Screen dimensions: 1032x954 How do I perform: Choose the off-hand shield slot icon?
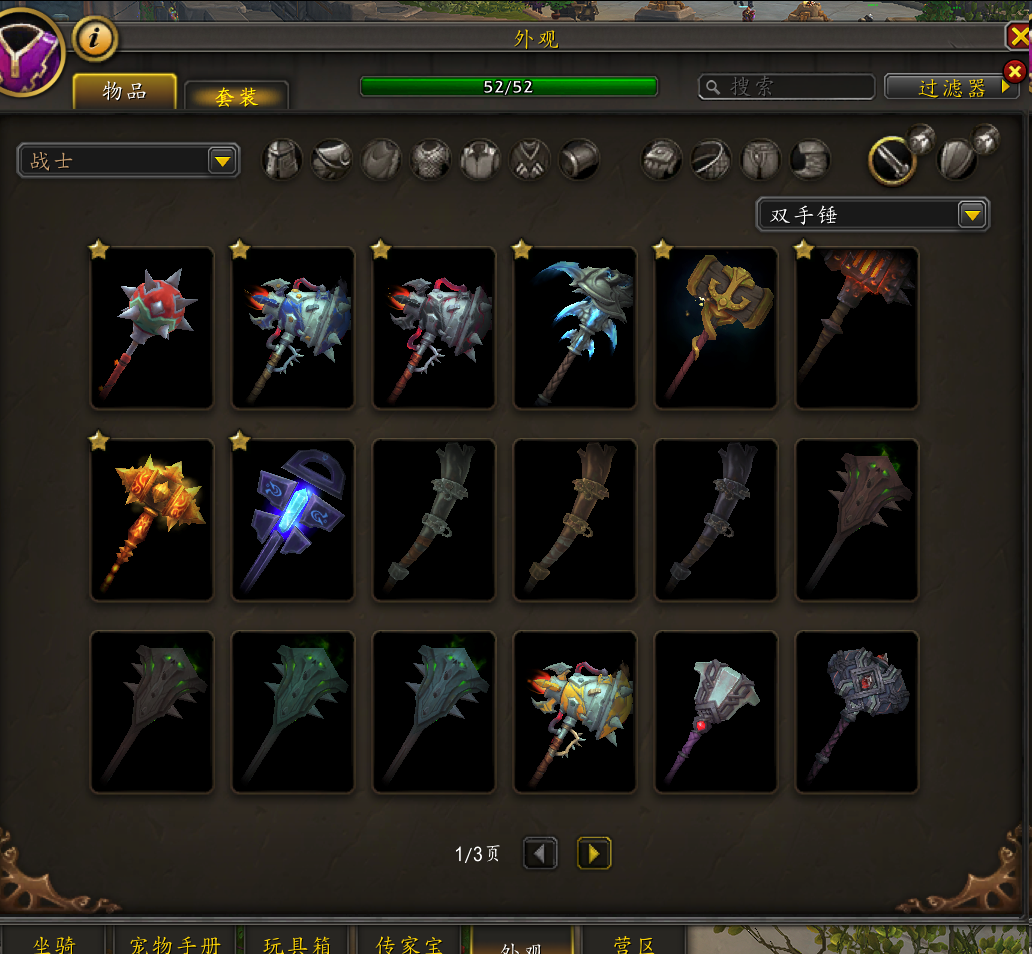coord(958,160)
